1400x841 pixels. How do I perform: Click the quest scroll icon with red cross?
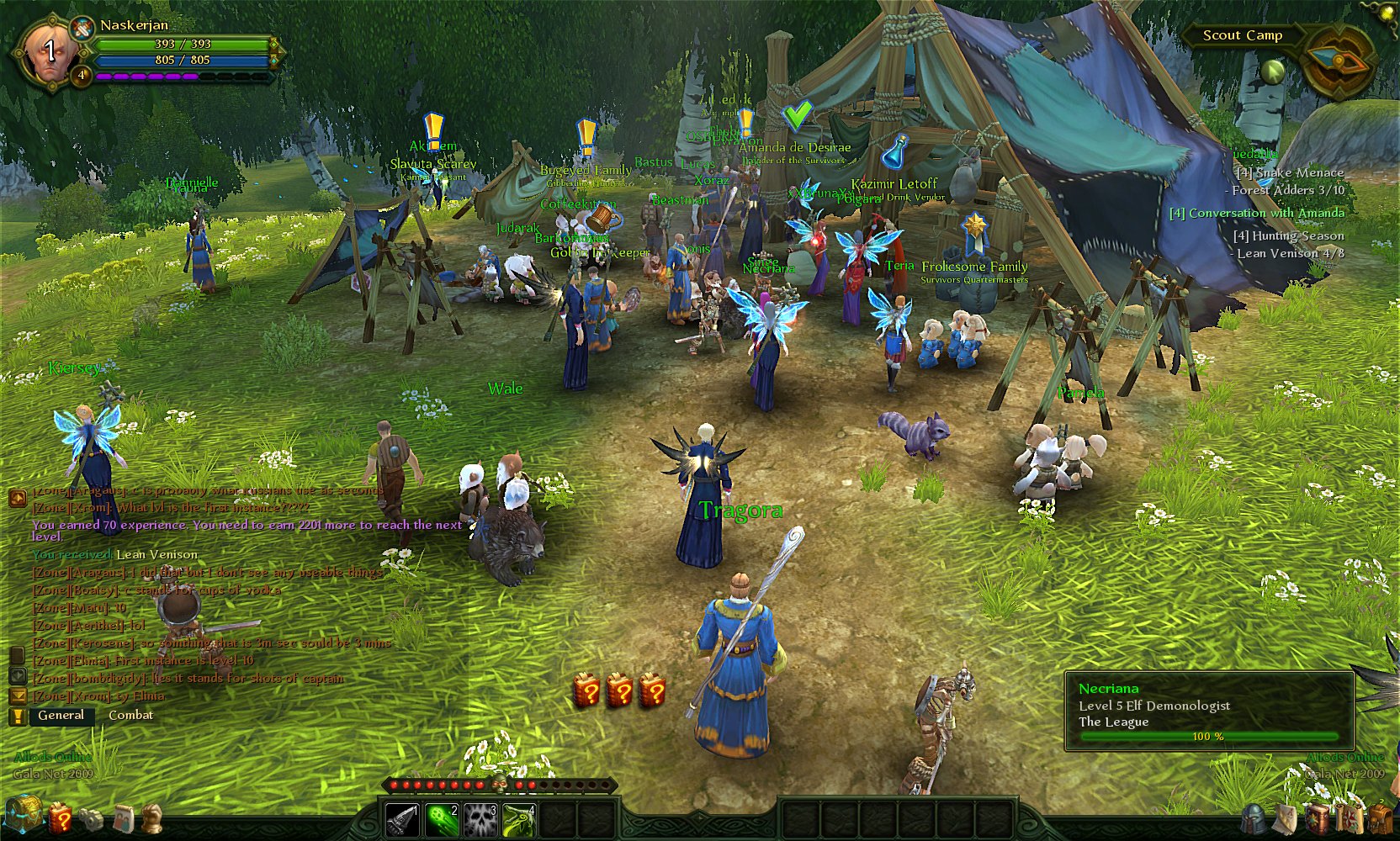pyautogui.click(x=1350, y=820)
